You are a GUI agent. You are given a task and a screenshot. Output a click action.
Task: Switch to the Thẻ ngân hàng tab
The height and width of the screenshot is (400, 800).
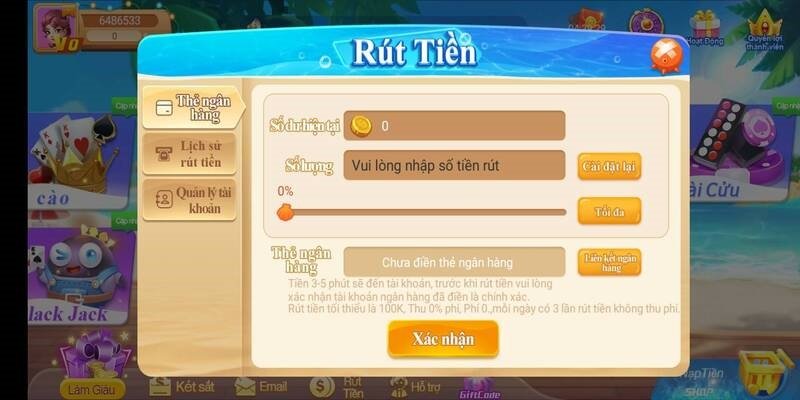pos(191,108)
